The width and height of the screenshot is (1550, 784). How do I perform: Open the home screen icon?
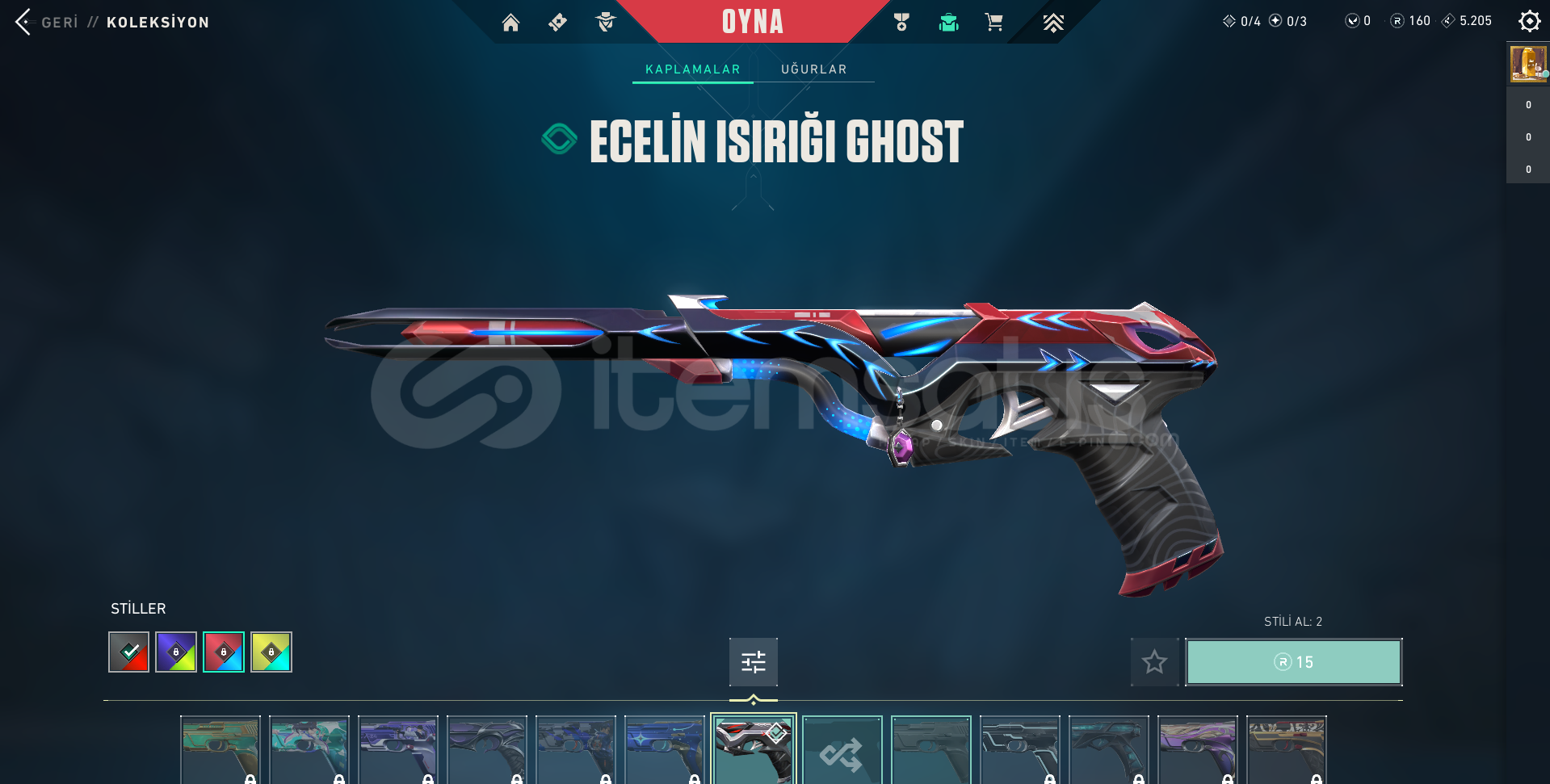point(510,23)
